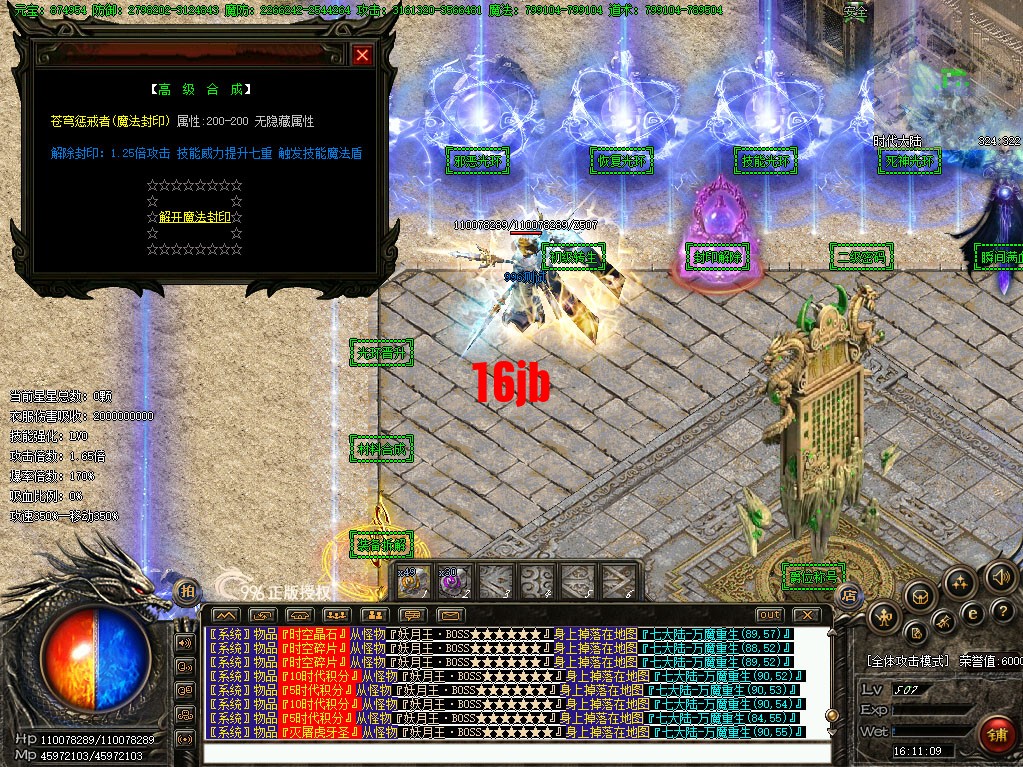Viewport: 1023px width, 767px height.
Task: Use the hotbar slot 1 item
Action: pyautogui.click(x=414, y=581)
